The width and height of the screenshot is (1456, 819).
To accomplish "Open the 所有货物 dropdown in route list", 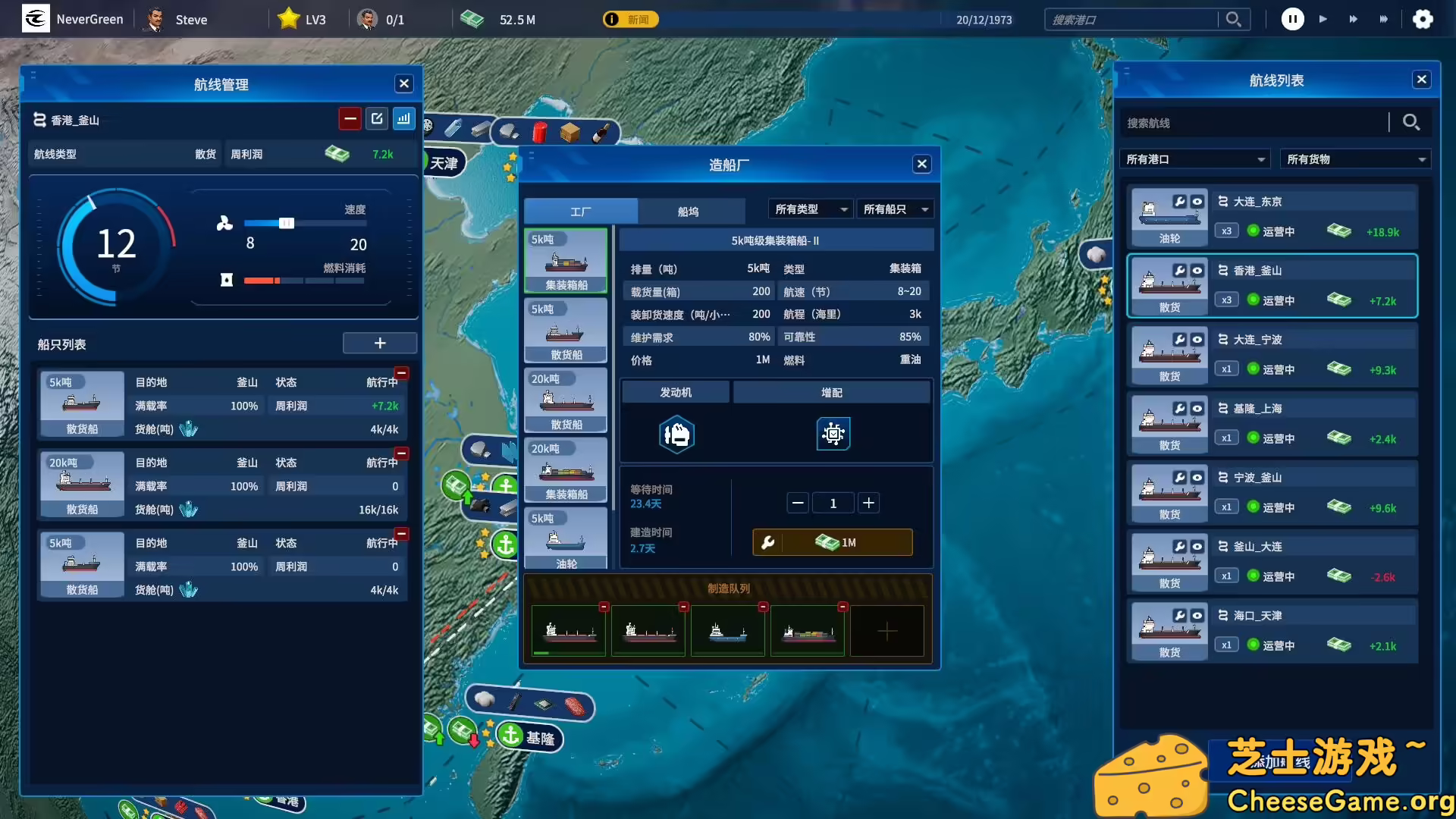I will tap(1355, 158).
